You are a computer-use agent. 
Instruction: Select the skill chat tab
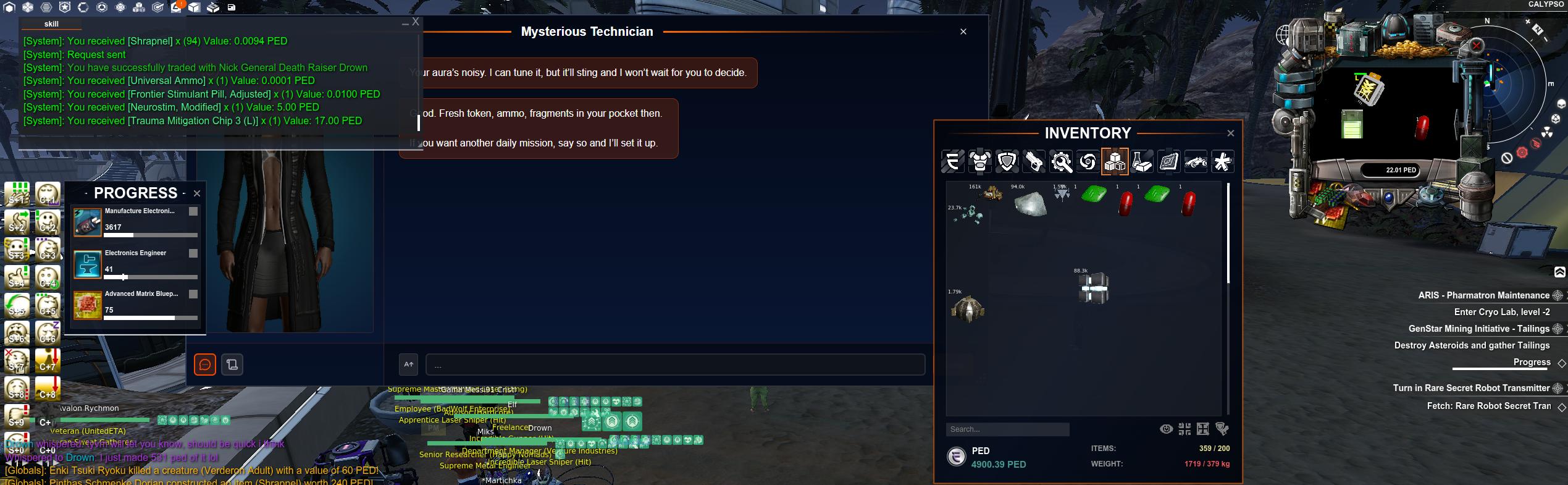tap(51, 24)
